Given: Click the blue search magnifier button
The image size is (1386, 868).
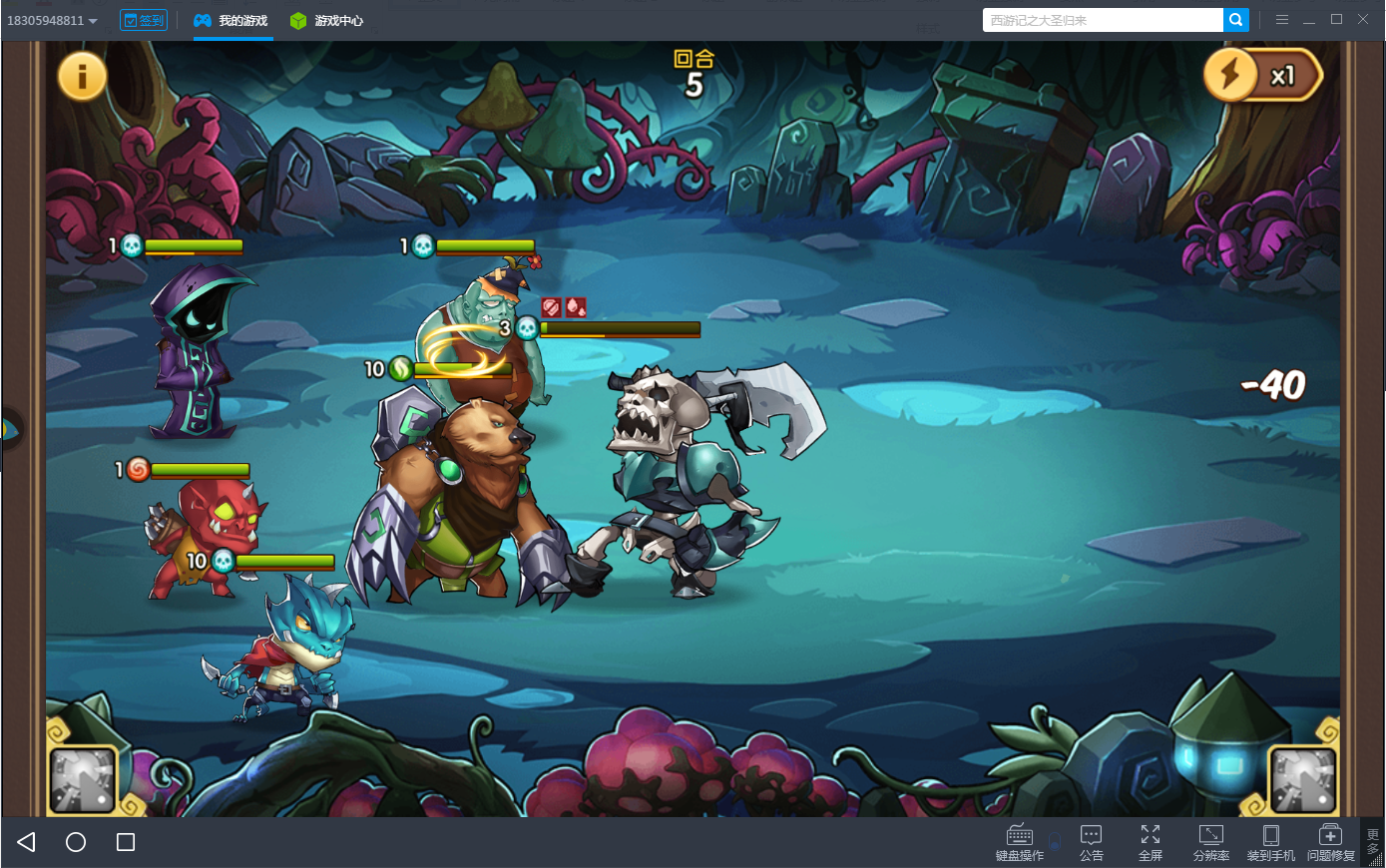Looking at the screenshot, I should click(1236, 20).
